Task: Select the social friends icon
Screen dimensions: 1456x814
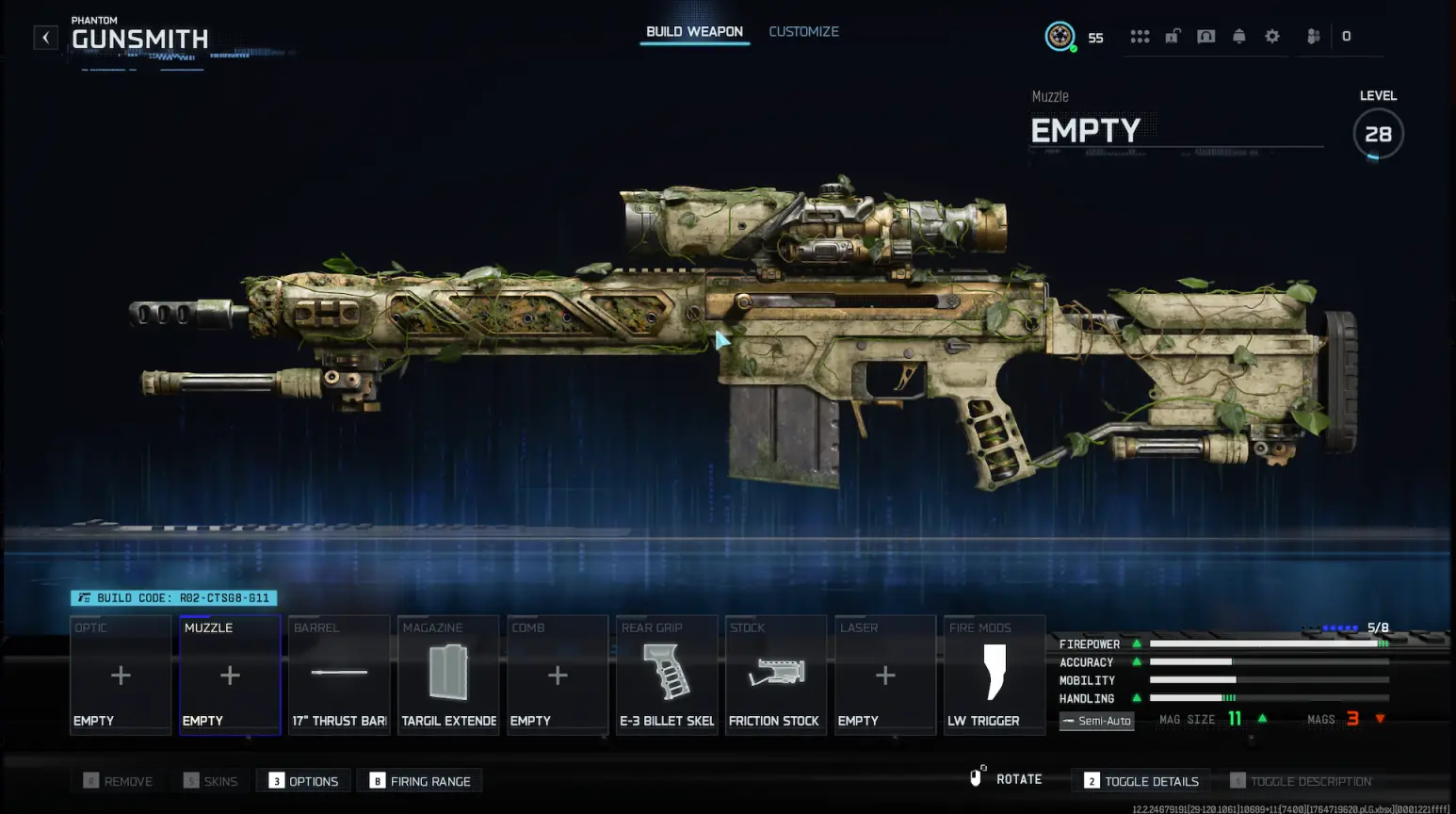Action: click(1313, 36)
